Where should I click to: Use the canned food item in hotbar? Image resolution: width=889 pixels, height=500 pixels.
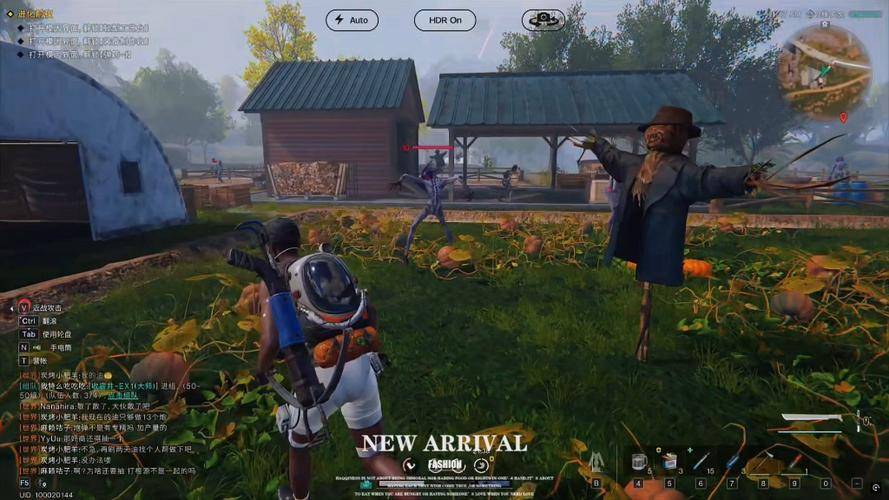[x=669, y=462]
